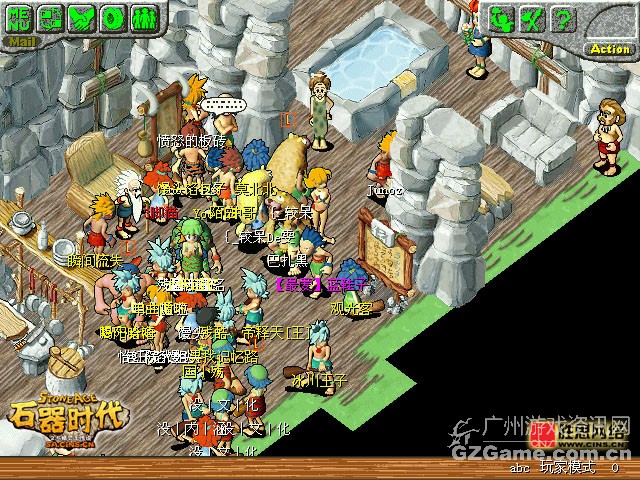
Task: Click the waving character icon
Action: [x=503, y=18]
